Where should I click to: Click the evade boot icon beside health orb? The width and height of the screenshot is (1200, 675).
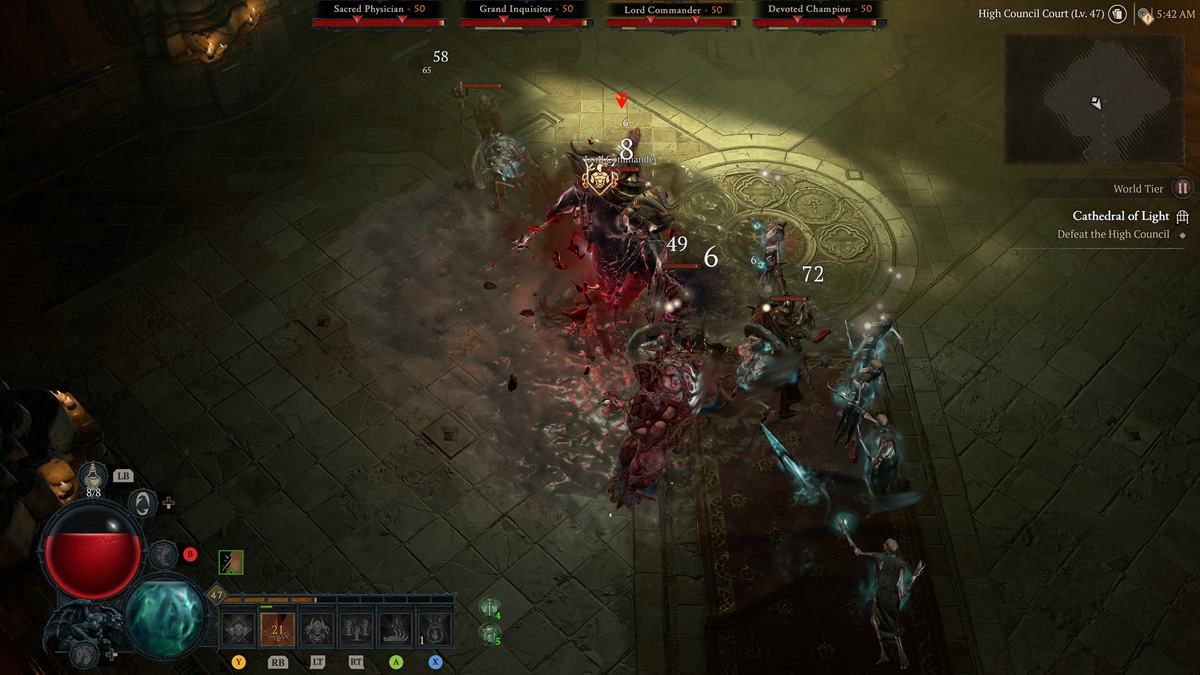pyautogui.click(x=162, y=554)
